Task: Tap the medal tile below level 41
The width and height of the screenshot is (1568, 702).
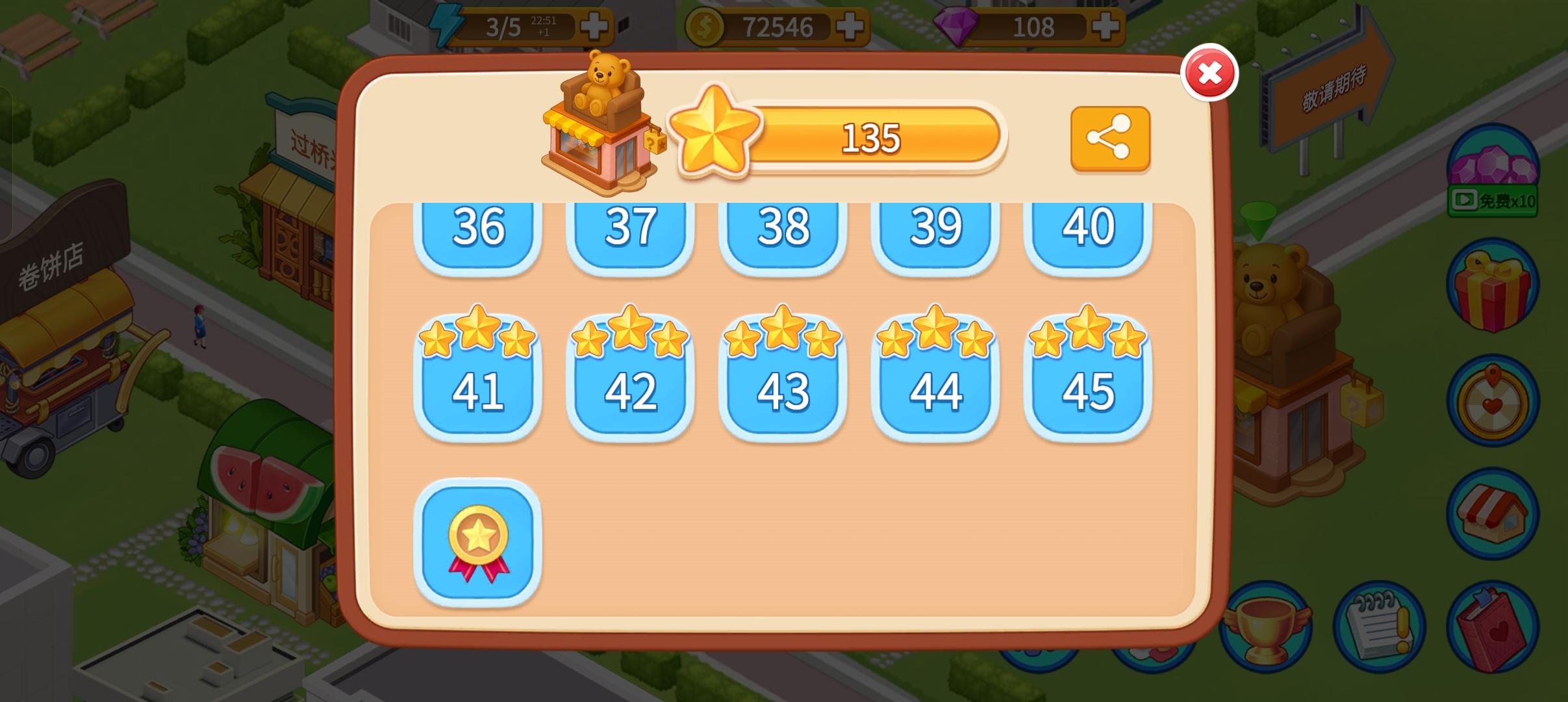Action: (479, 543)
